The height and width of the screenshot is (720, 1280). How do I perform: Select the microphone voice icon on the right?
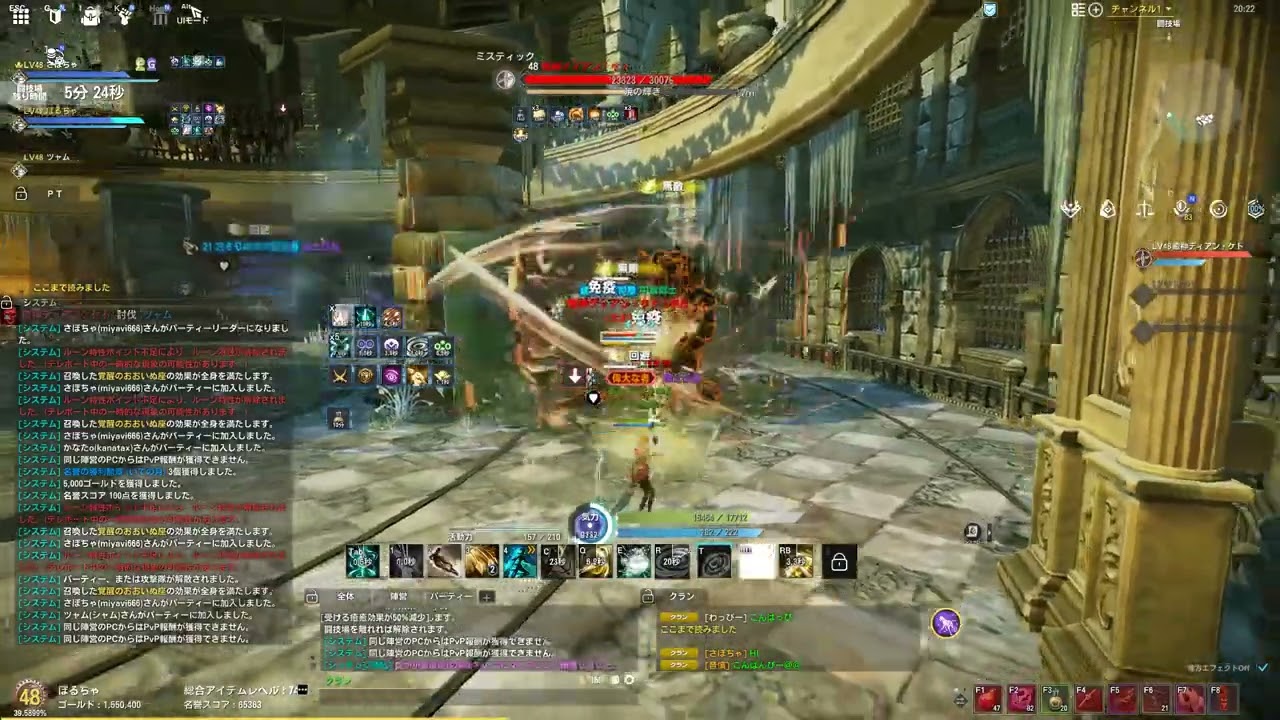pos(1180,208)
